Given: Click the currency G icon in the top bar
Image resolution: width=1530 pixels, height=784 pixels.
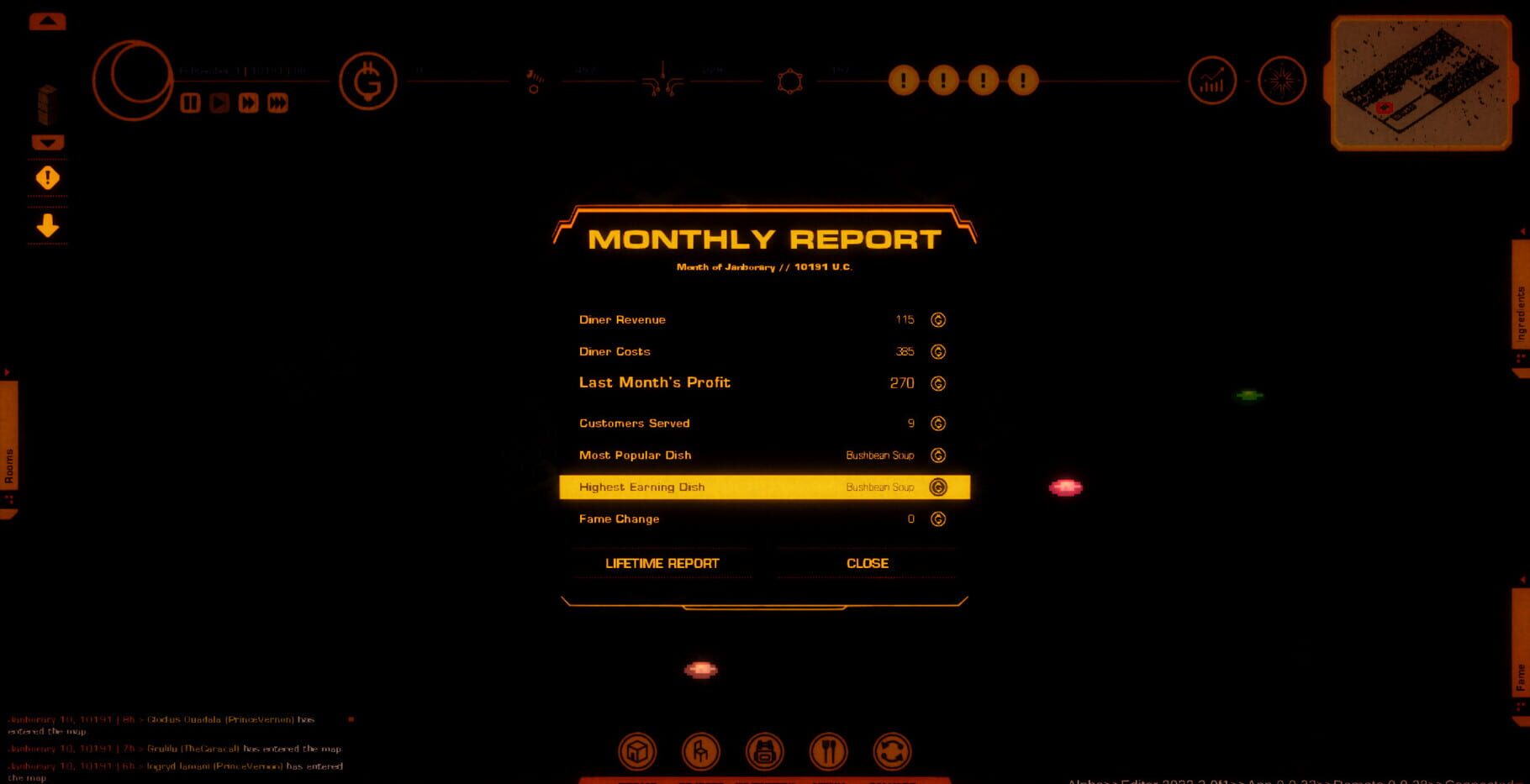Looking at the screenshot, I should pyautogui.click(x=367, y=81).
